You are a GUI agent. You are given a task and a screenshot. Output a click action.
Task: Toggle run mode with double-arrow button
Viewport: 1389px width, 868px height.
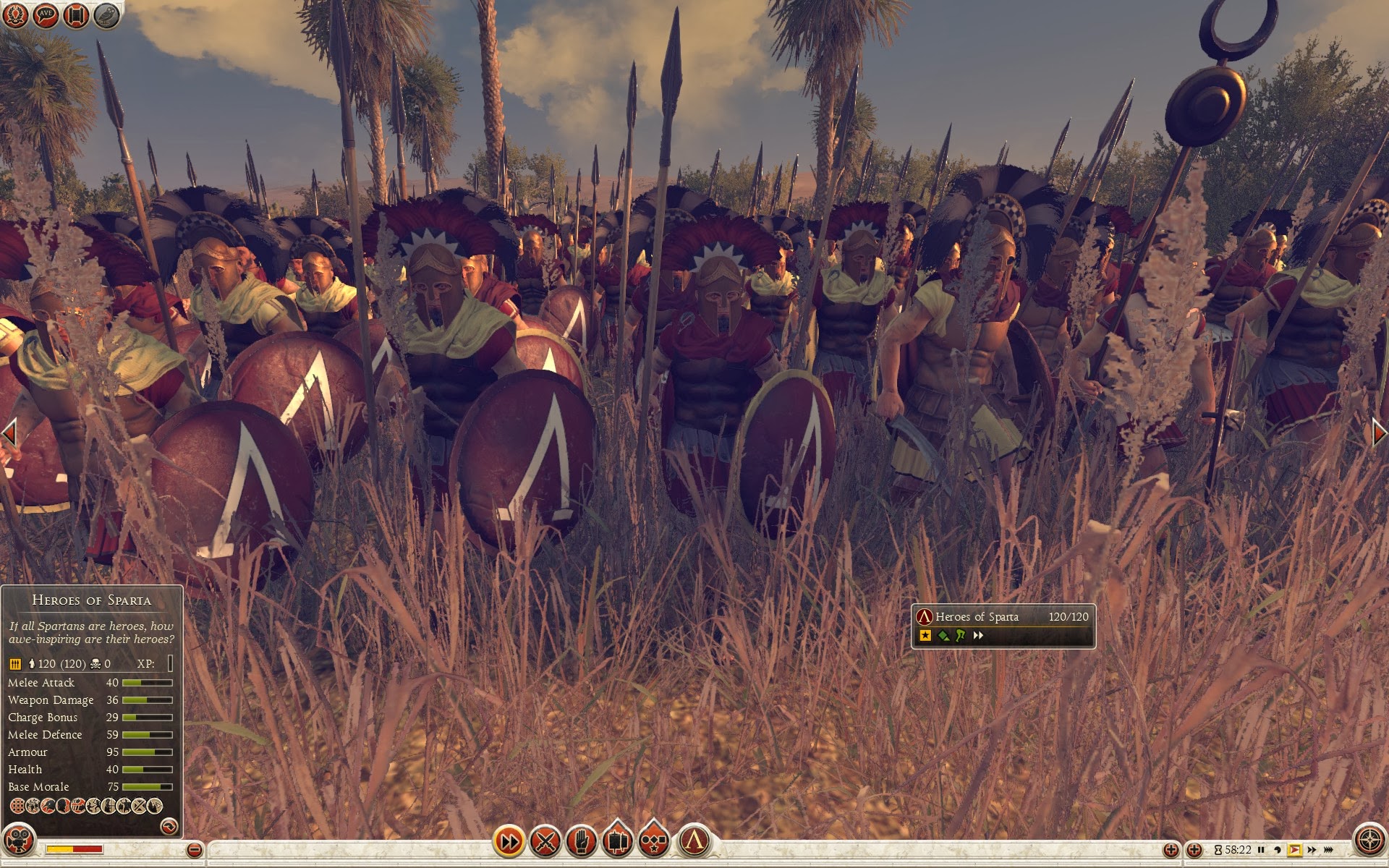[x=509, y=841]
